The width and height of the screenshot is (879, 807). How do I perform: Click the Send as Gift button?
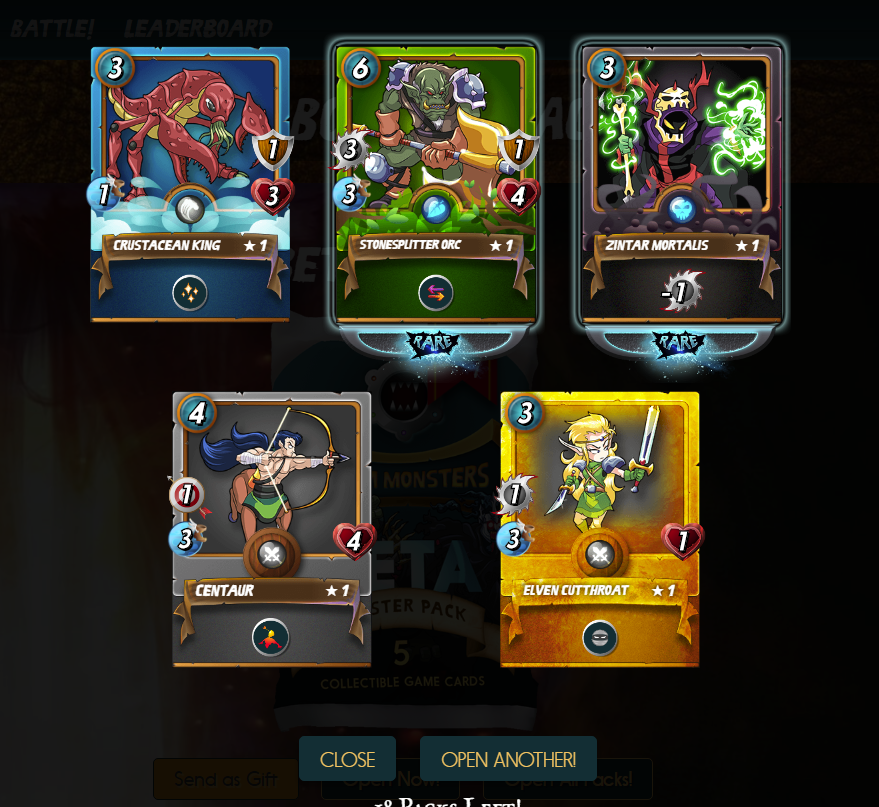226,779
